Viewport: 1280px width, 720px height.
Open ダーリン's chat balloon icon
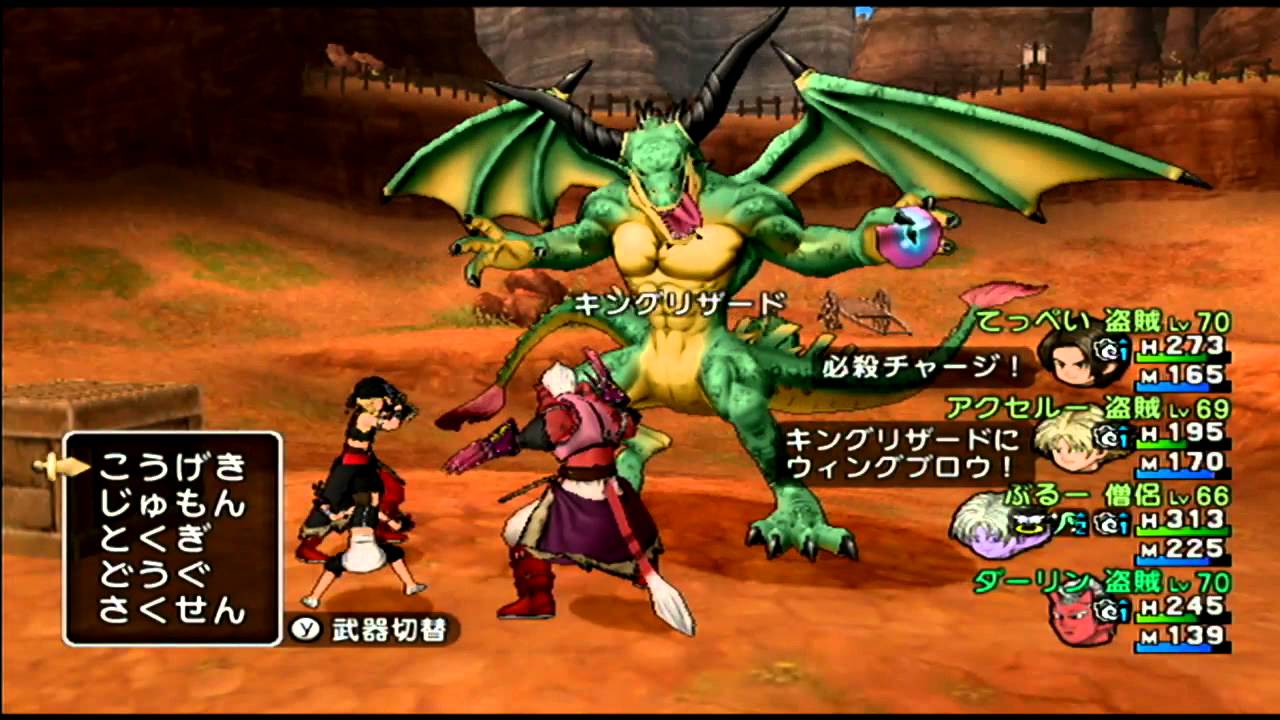[1114, 611]
